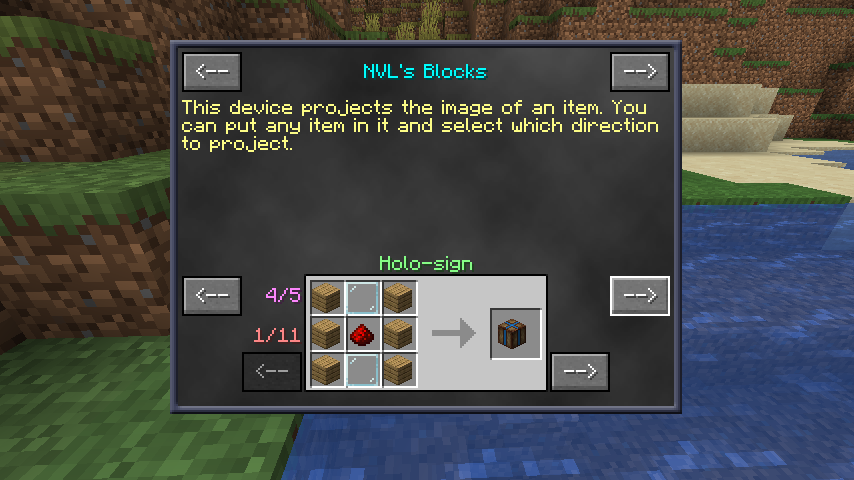854x480 pixels.
Task: Show the next recipe using the arrow beside the output slot
Action: point(580,371)
